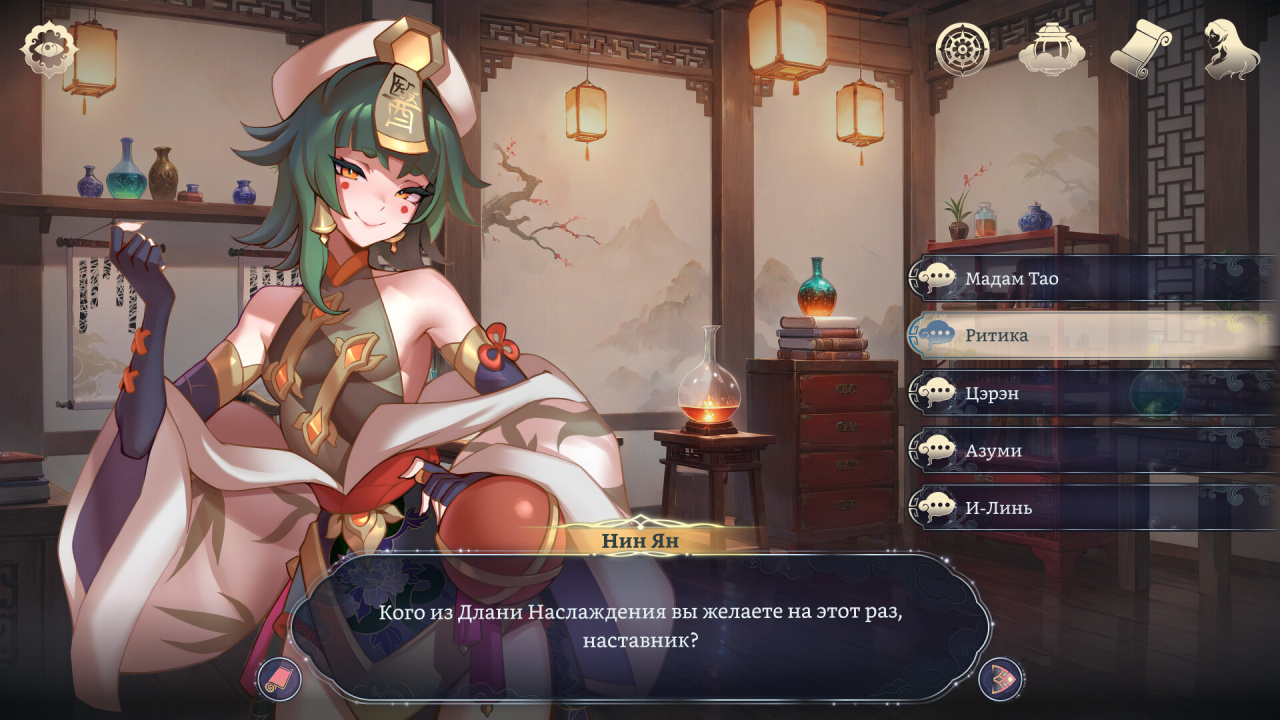The width and height of the screenshot is (1280, 720).
Task: Open the wheel-shaped settings icon
Action: pos(962,48)
